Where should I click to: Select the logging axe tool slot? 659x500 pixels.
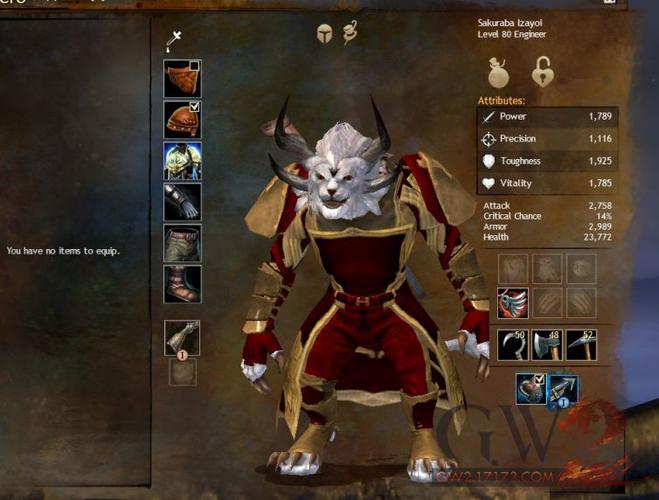point(547,344)
